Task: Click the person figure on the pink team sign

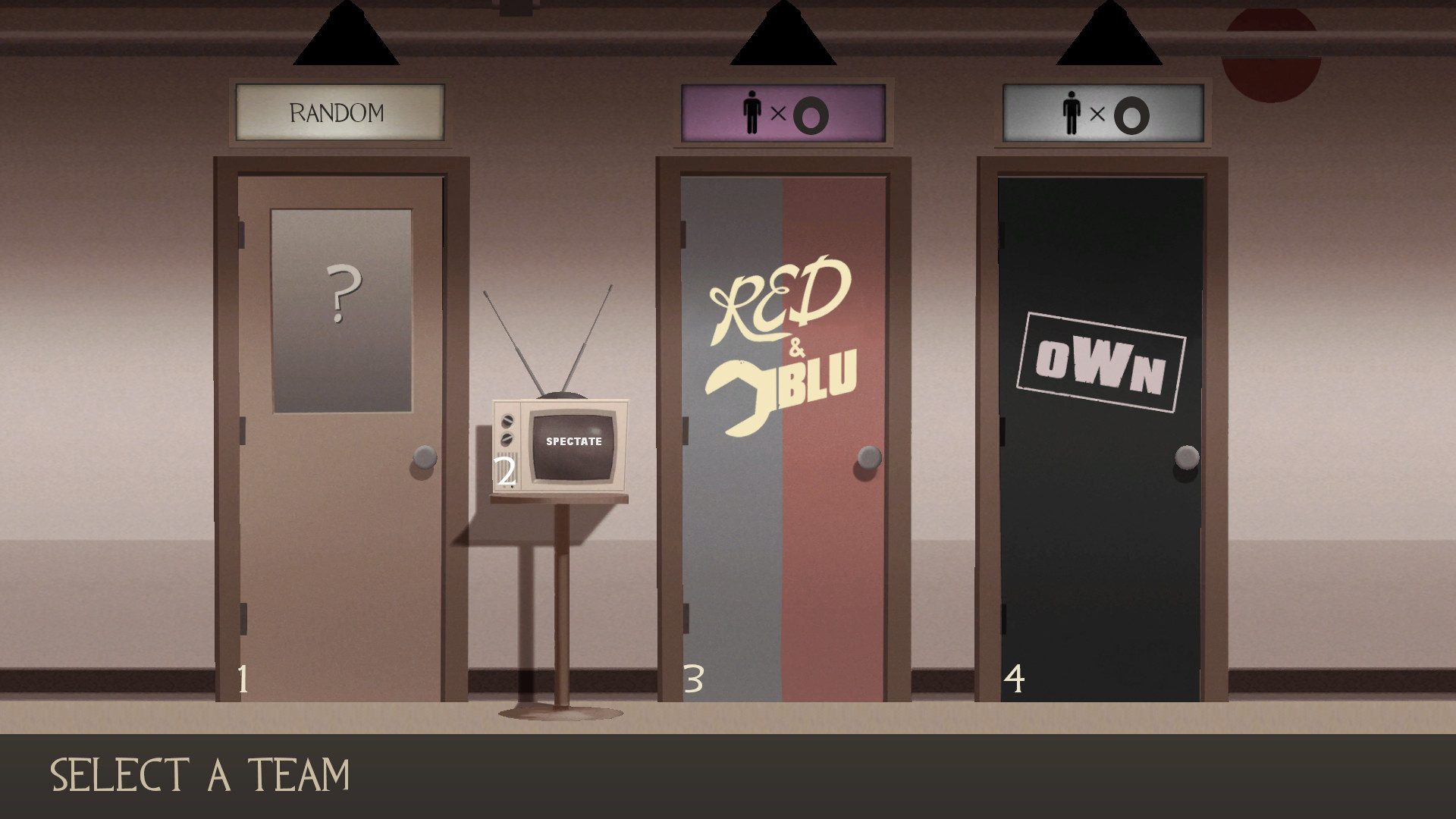Action: point(752,113)
